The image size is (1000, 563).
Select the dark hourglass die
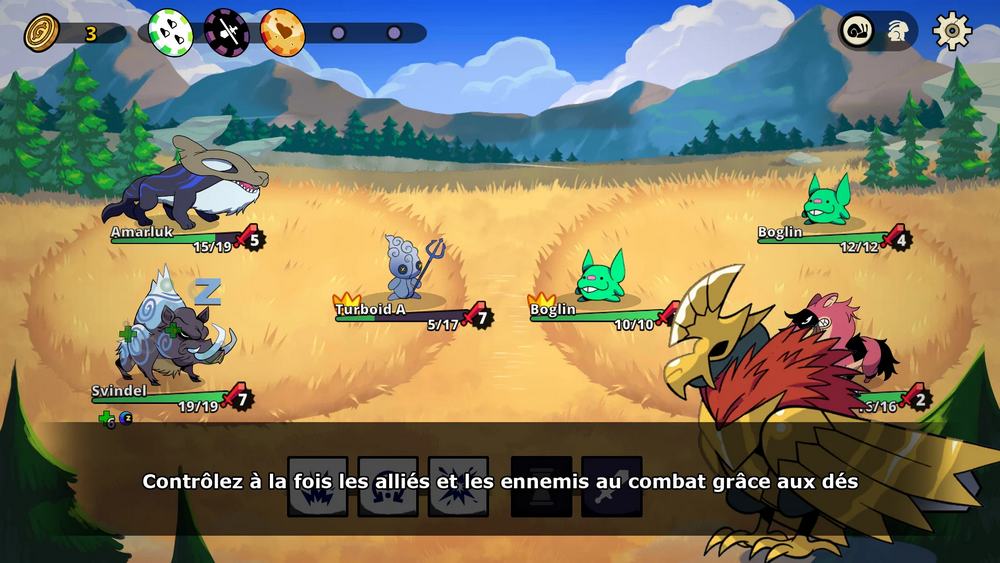tap(541, 487)
